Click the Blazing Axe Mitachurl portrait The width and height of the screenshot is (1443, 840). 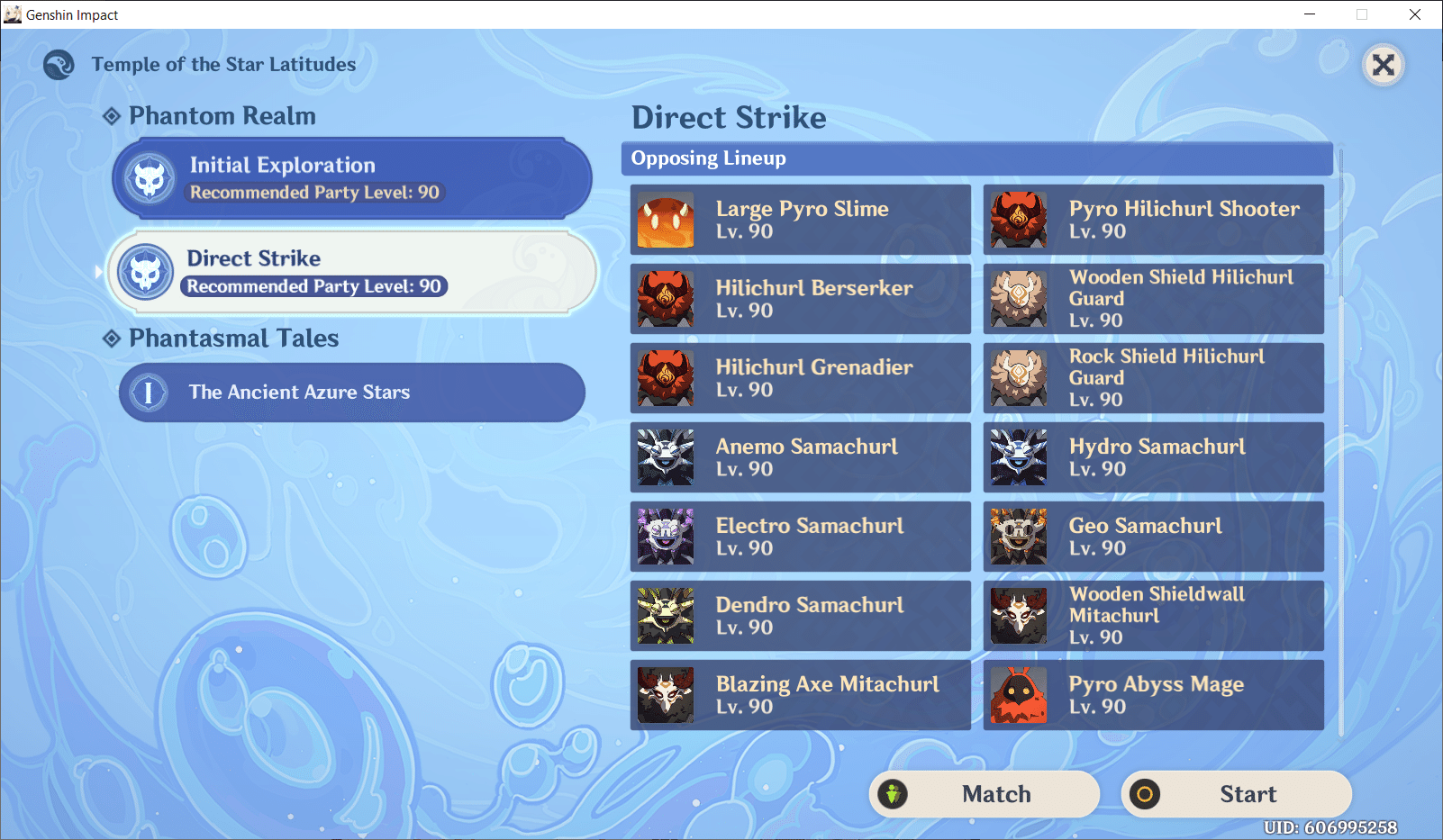coord(800,695)
